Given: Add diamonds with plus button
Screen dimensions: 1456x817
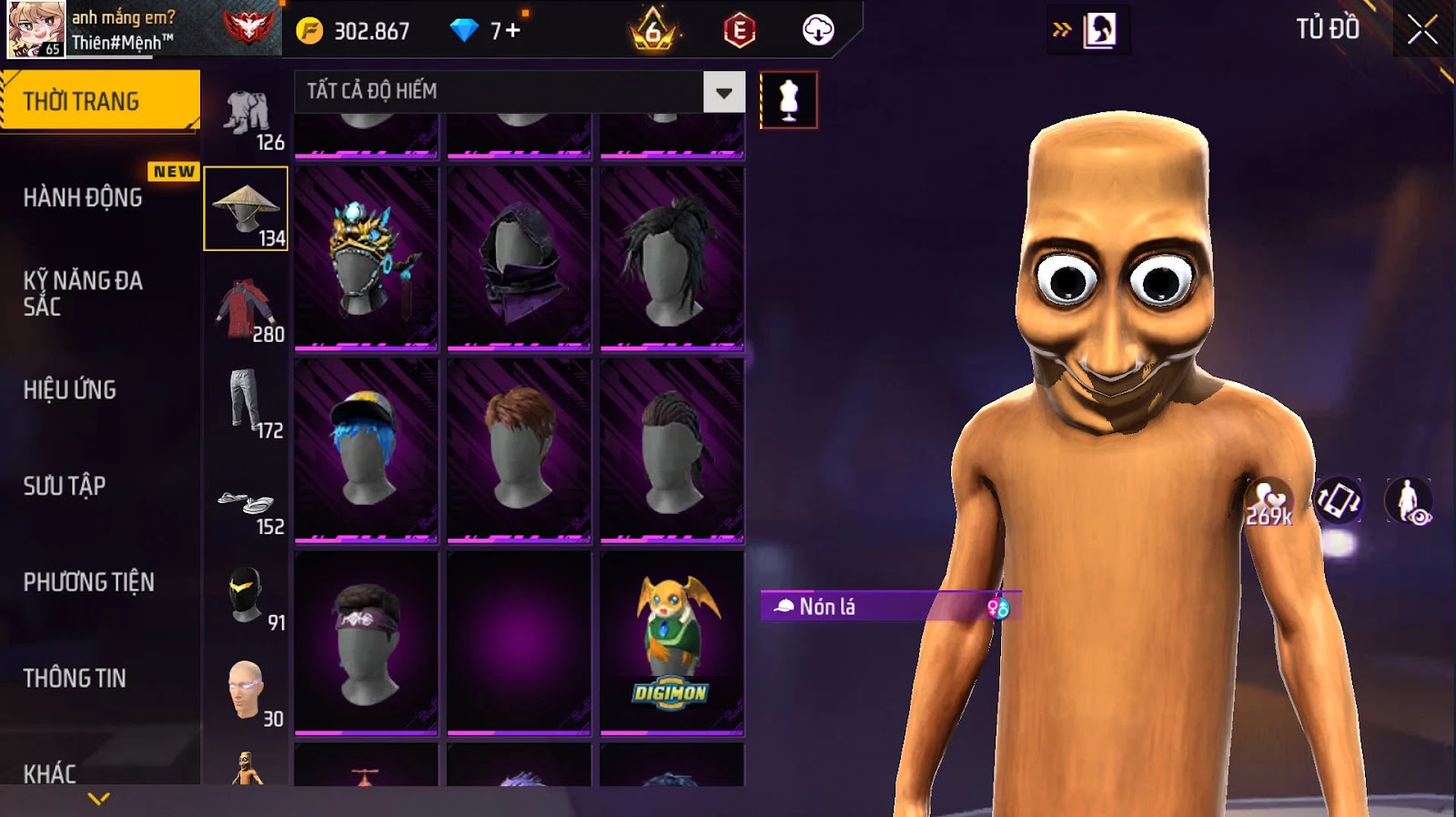Looking at the screenshot, I should pos(512,31).
